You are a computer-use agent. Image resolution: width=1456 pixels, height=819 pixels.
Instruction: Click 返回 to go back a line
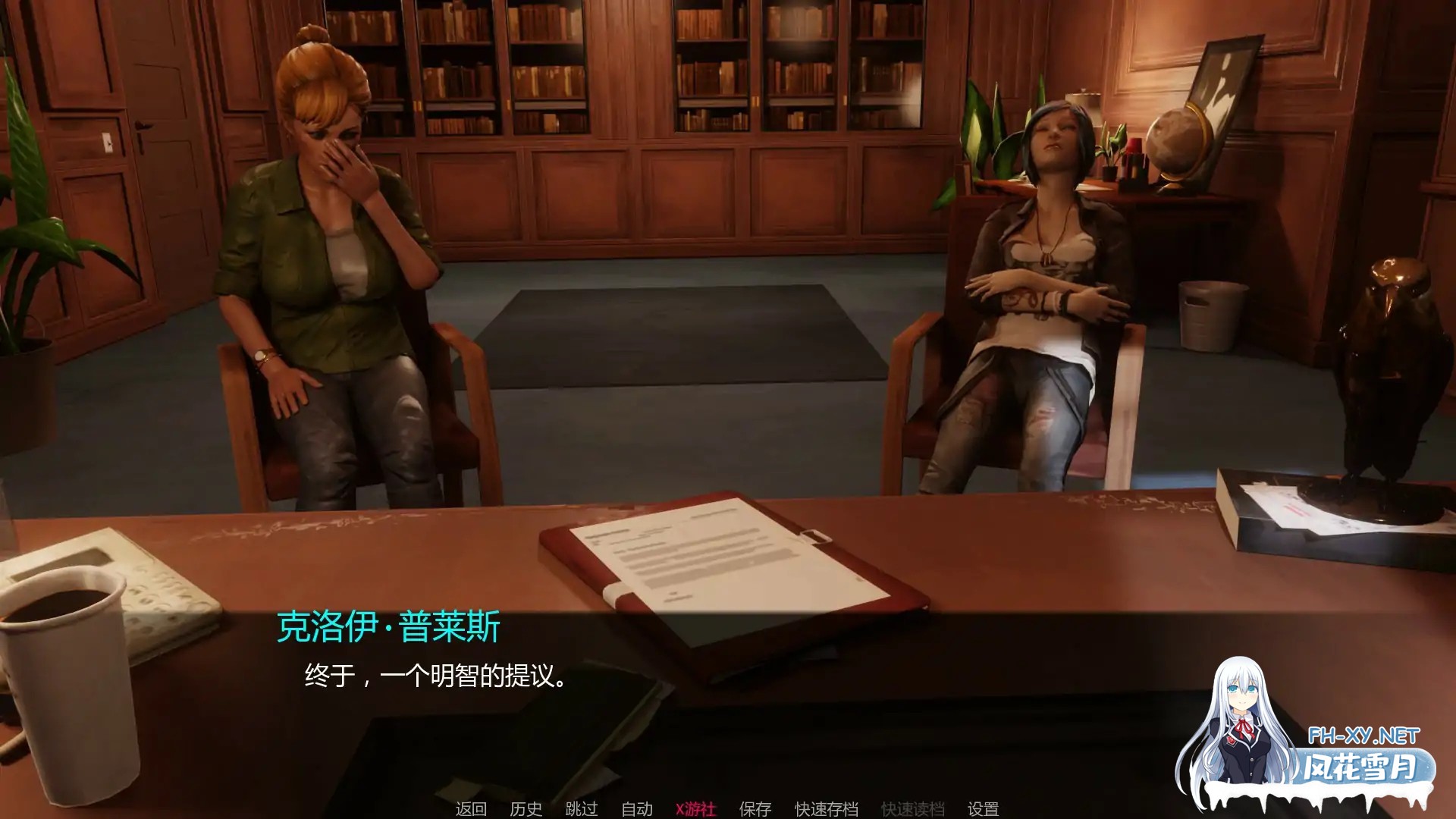pyautogui.click(x=471, y=808)
